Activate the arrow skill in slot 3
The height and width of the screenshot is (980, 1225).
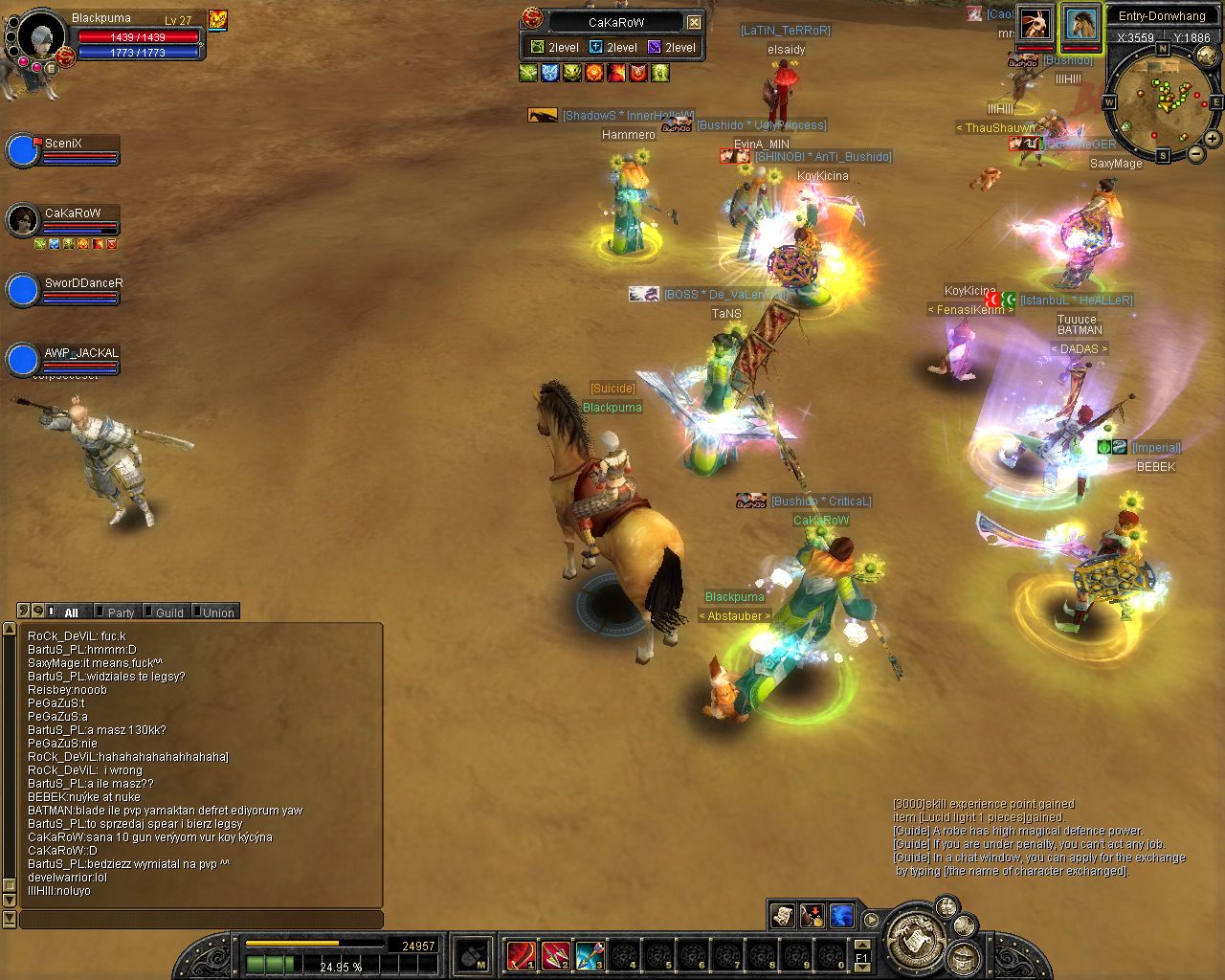(x=590, y=955)
